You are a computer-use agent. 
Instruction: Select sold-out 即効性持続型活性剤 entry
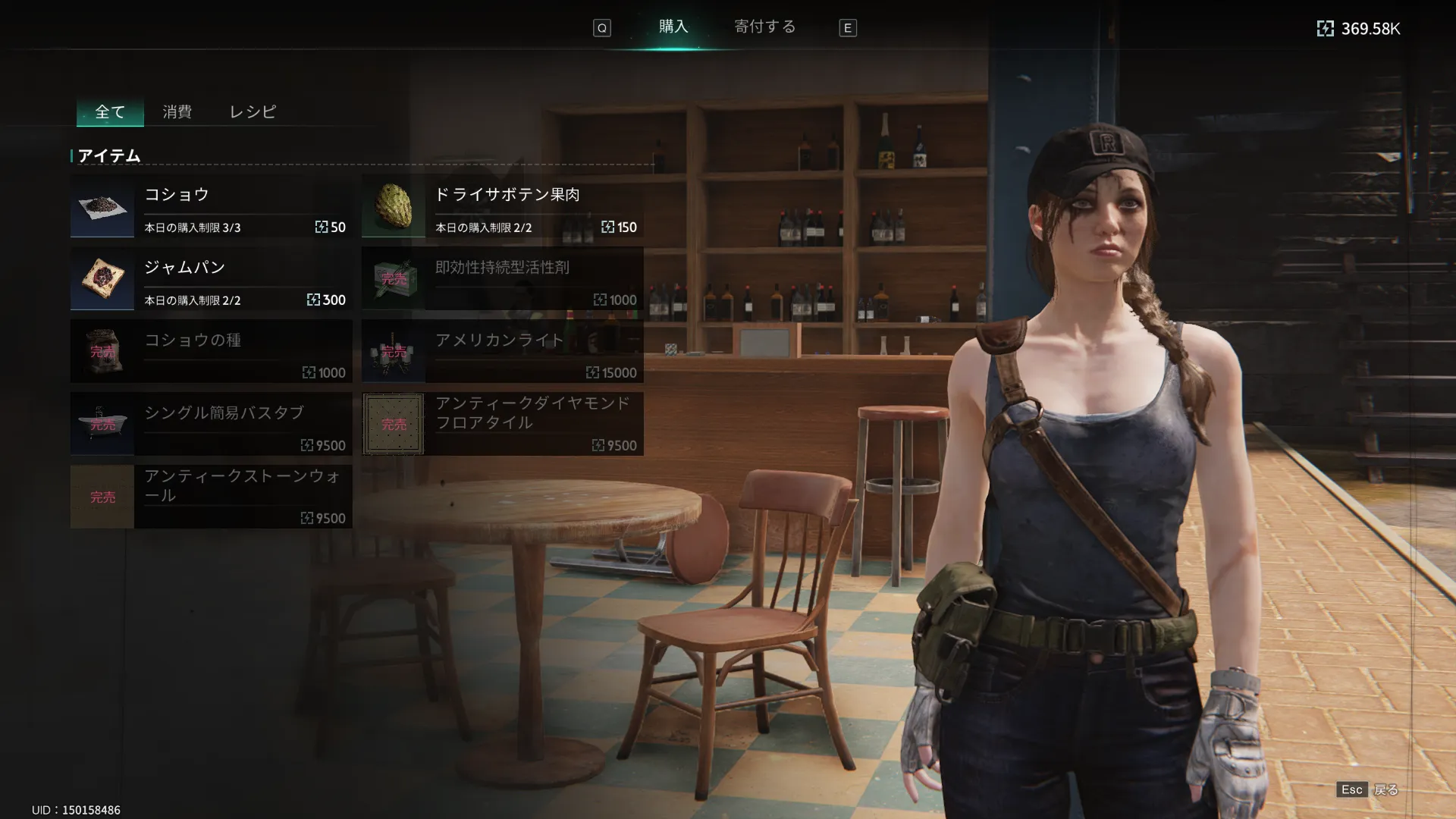point(502,279)
